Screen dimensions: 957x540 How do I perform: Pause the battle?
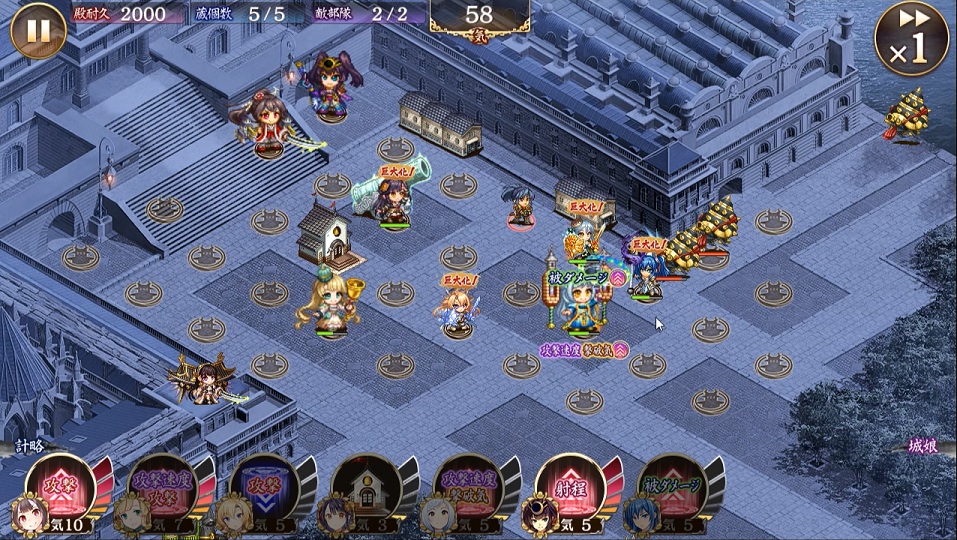click(38, 31)
